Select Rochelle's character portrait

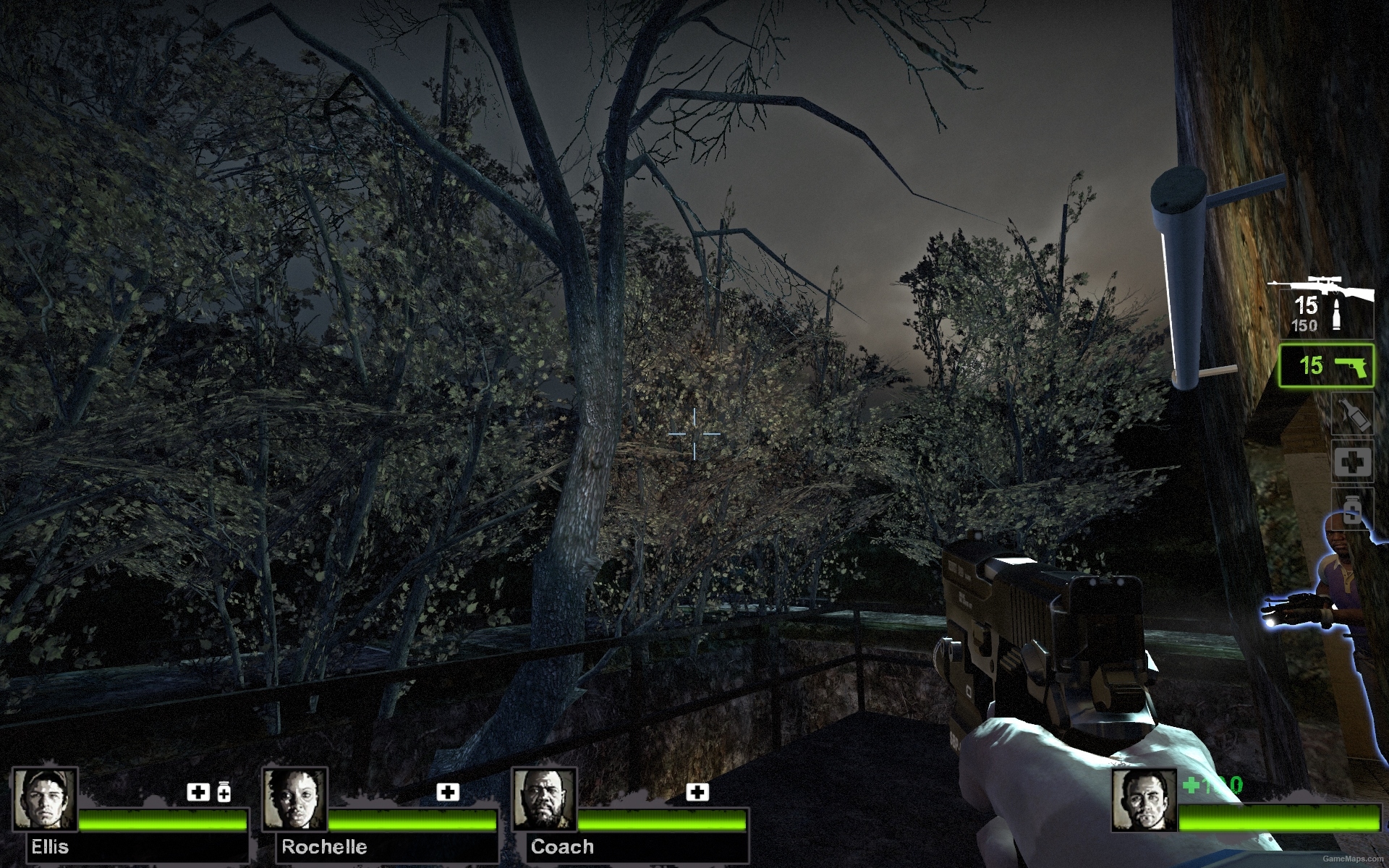(295, 798)
